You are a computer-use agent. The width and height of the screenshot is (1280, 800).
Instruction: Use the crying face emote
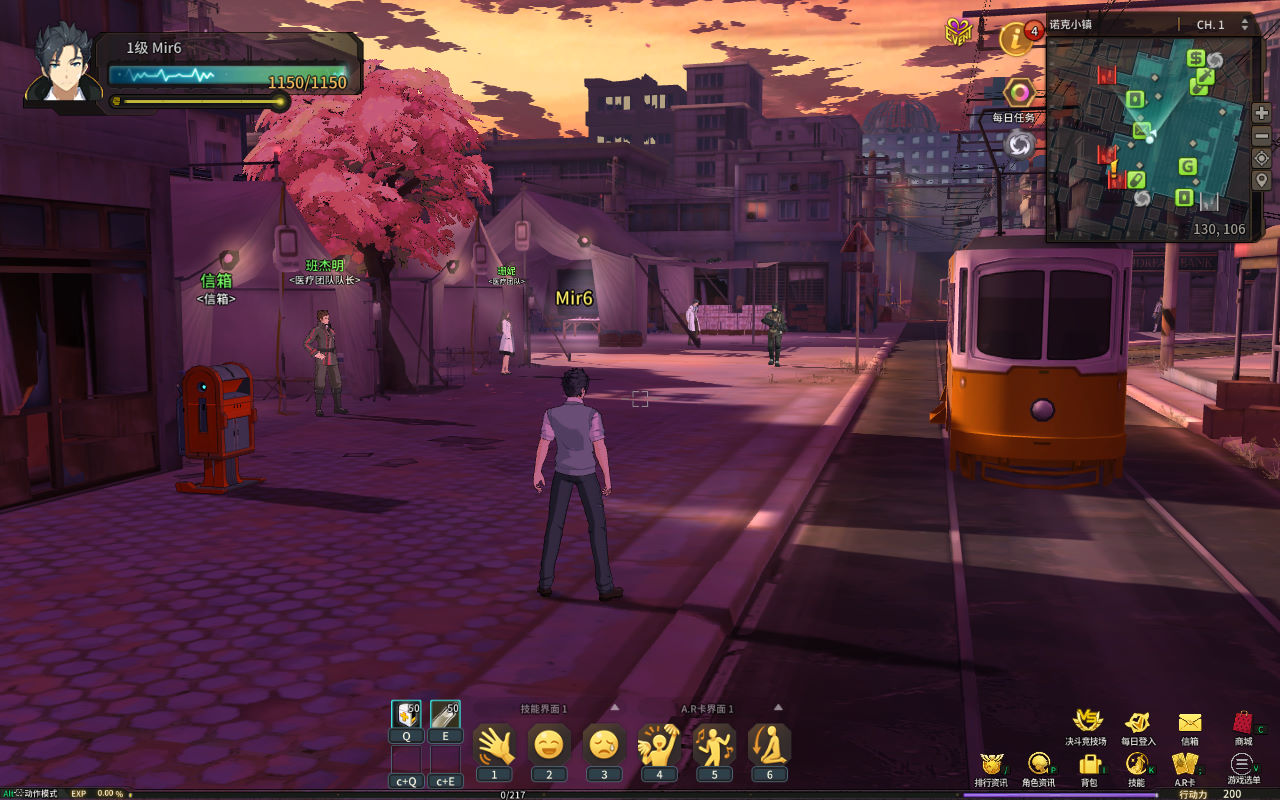point(604,745)
